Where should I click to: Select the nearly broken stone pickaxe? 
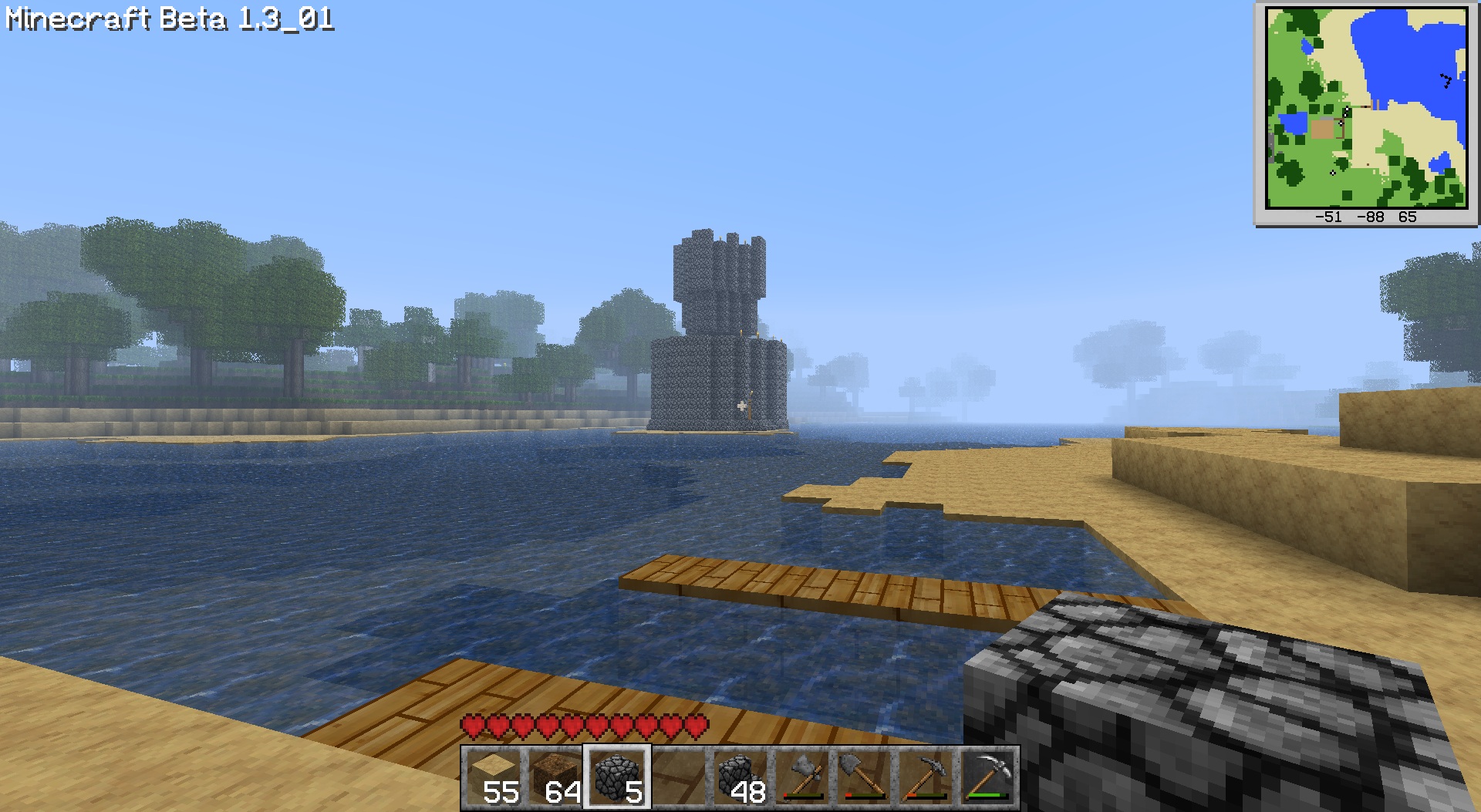926,777
